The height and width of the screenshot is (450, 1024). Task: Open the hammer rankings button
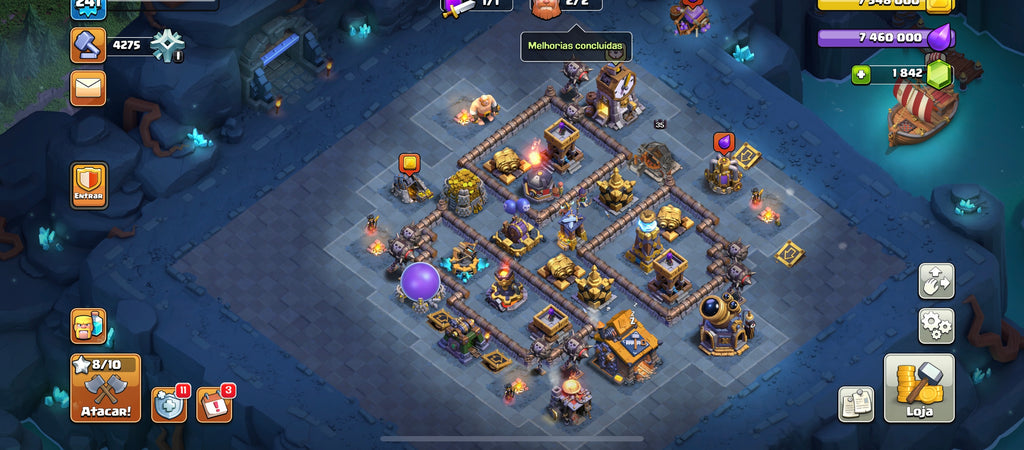88,45
